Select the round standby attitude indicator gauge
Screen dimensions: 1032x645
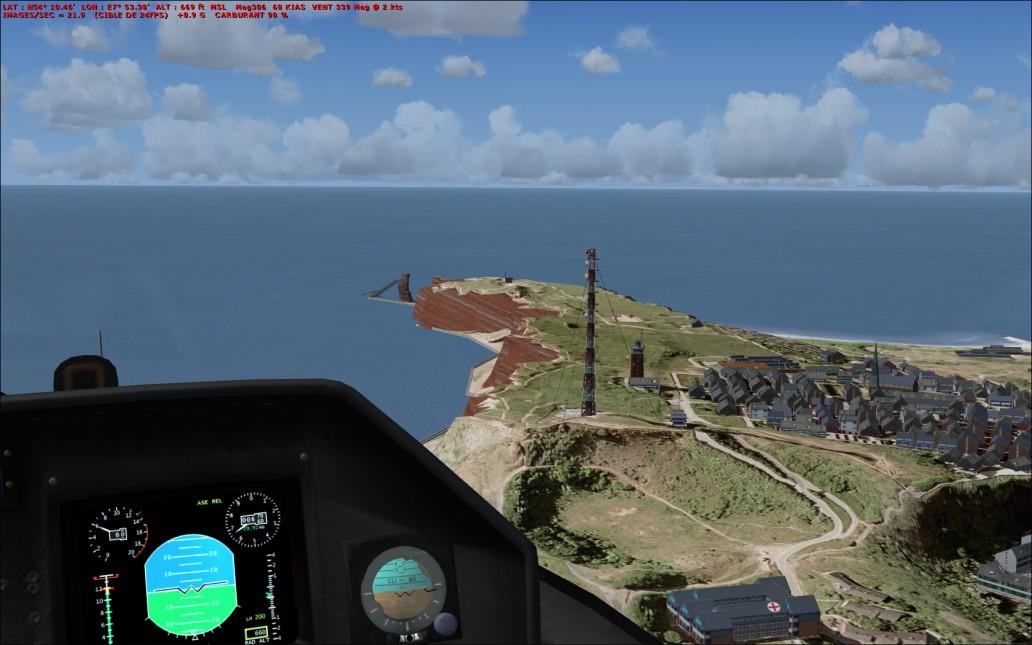tap(403, 586)
